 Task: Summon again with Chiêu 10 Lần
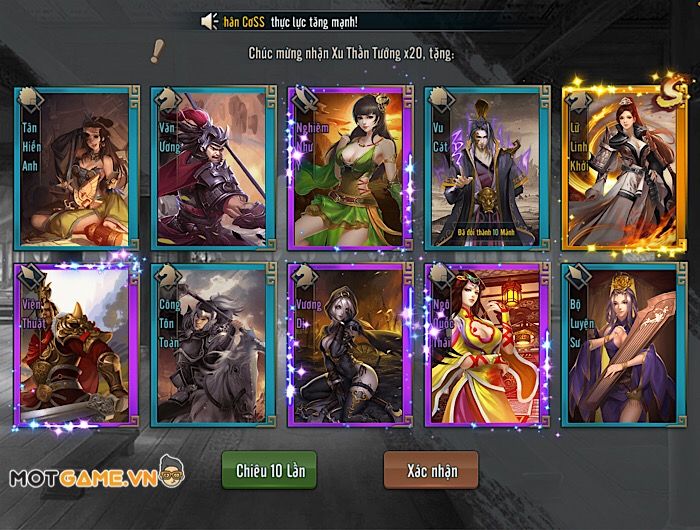point(269,469)
